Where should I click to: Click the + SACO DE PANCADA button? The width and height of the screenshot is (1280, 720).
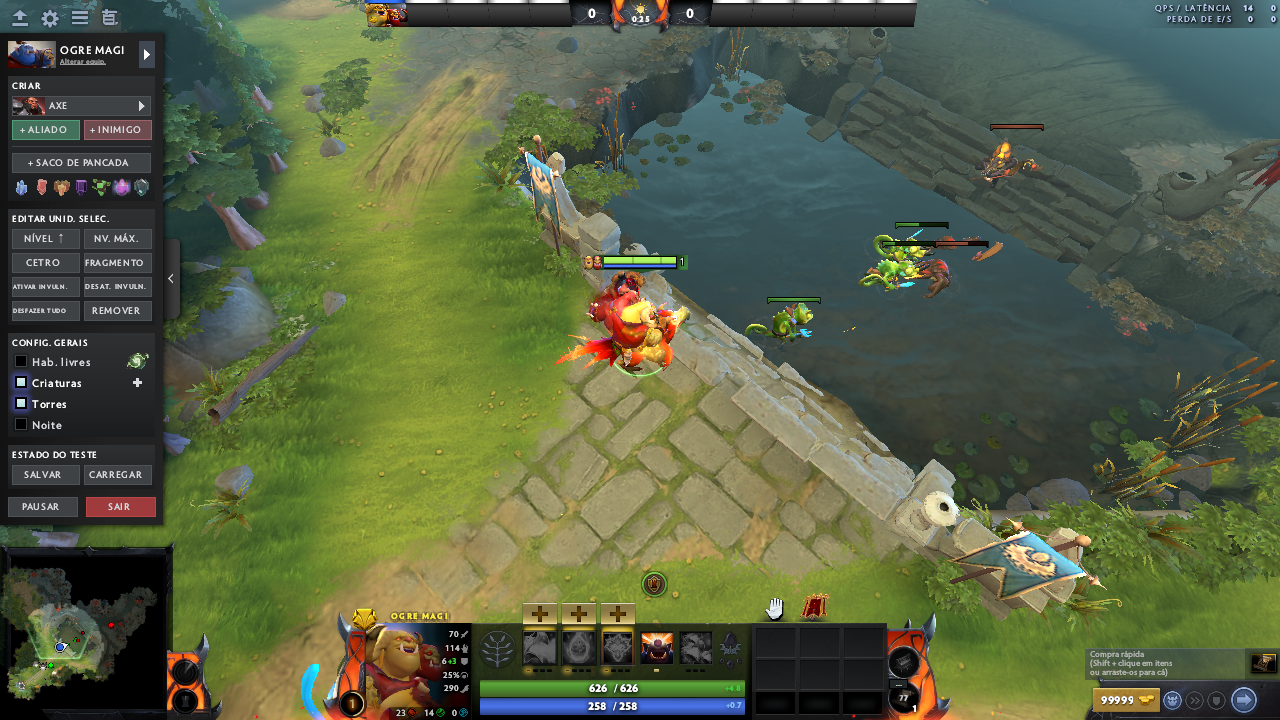[81, 162]
